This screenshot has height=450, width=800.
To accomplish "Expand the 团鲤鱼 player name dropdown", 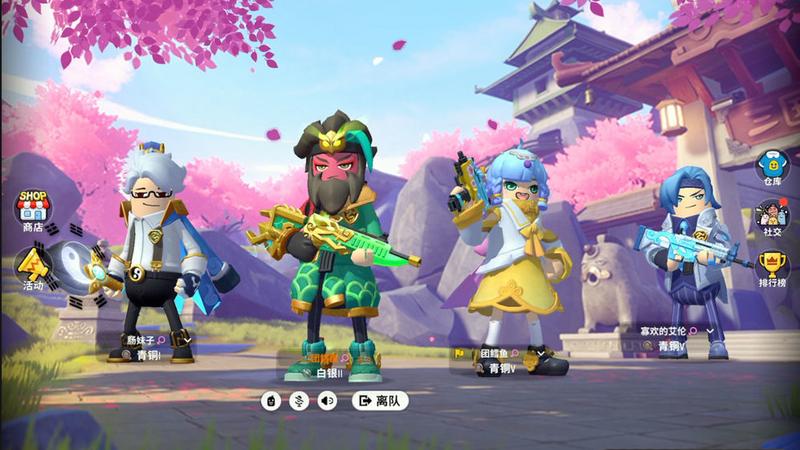I will coord(541,353).
